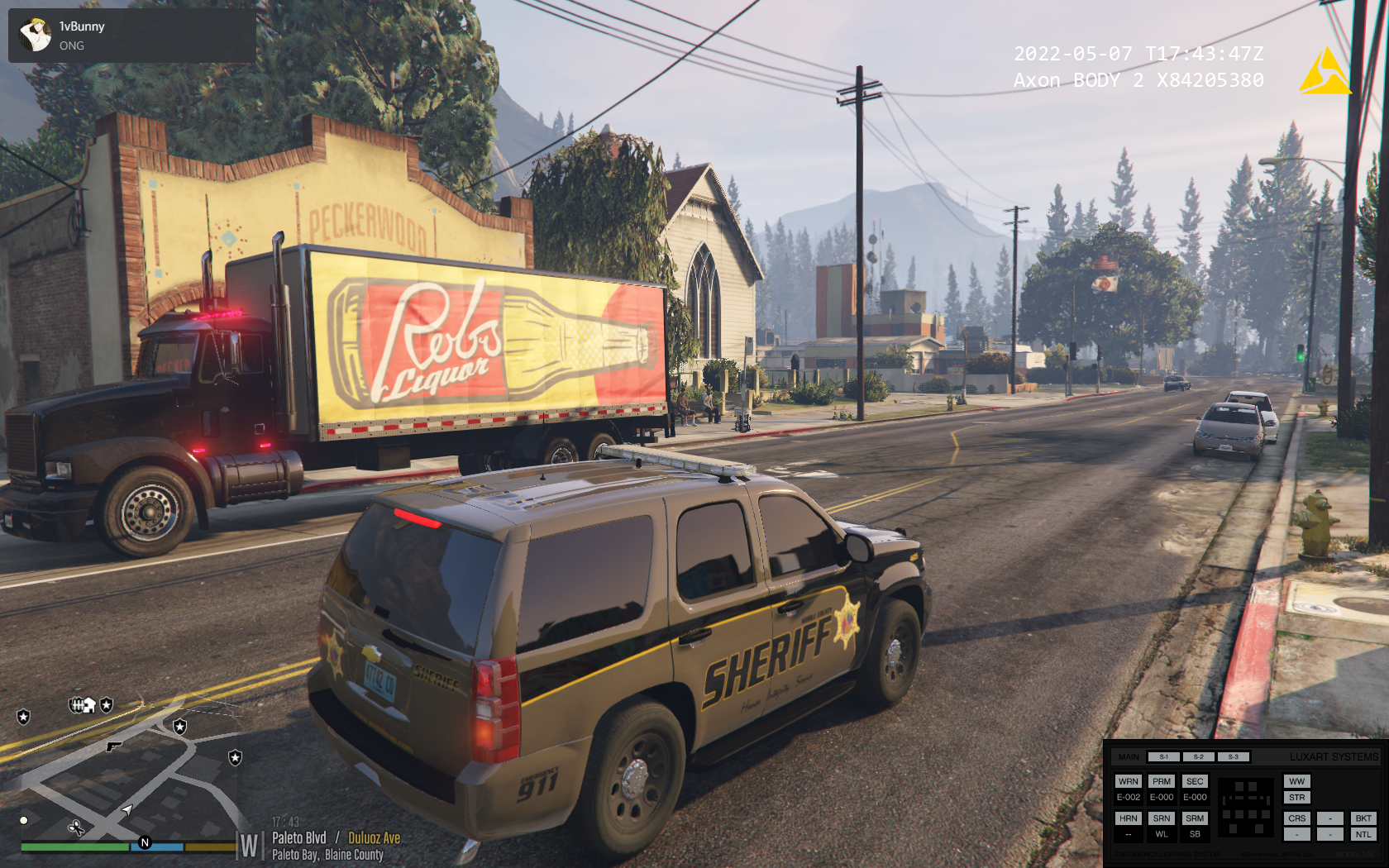This screenshot has height=868, width=1389.
Task: Activate the NTL light button
Action: 1363,834
